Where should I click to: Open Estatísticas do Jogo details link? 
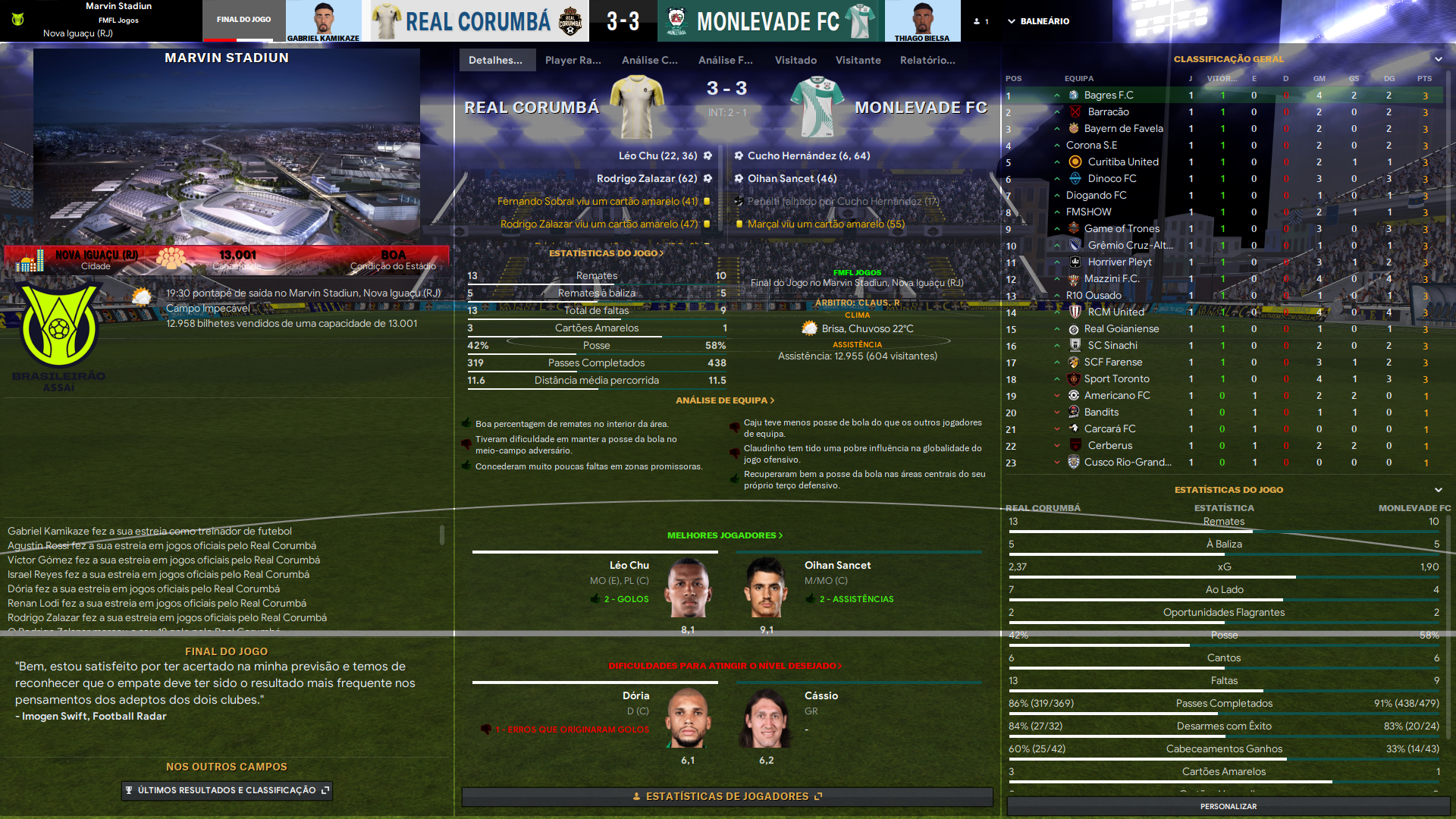pos(606,253)
